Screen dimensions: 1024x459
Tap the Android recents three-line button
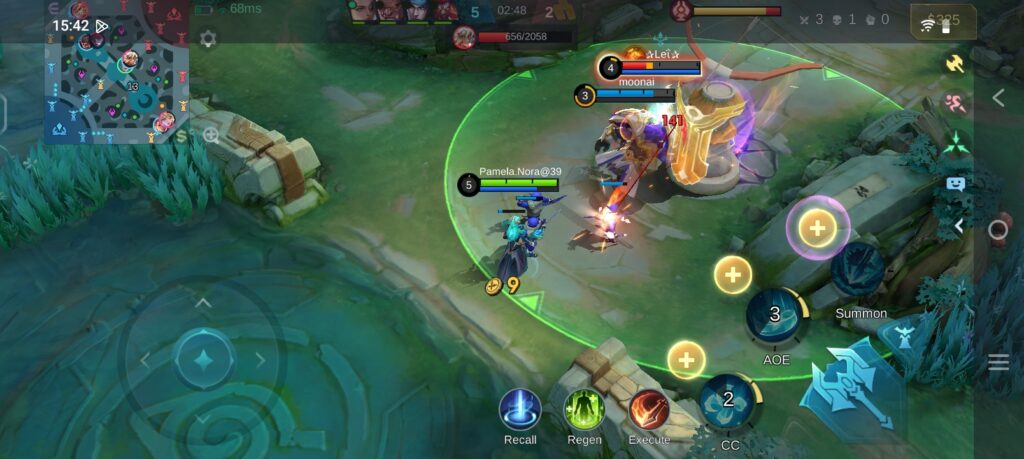tap(998, 362)
